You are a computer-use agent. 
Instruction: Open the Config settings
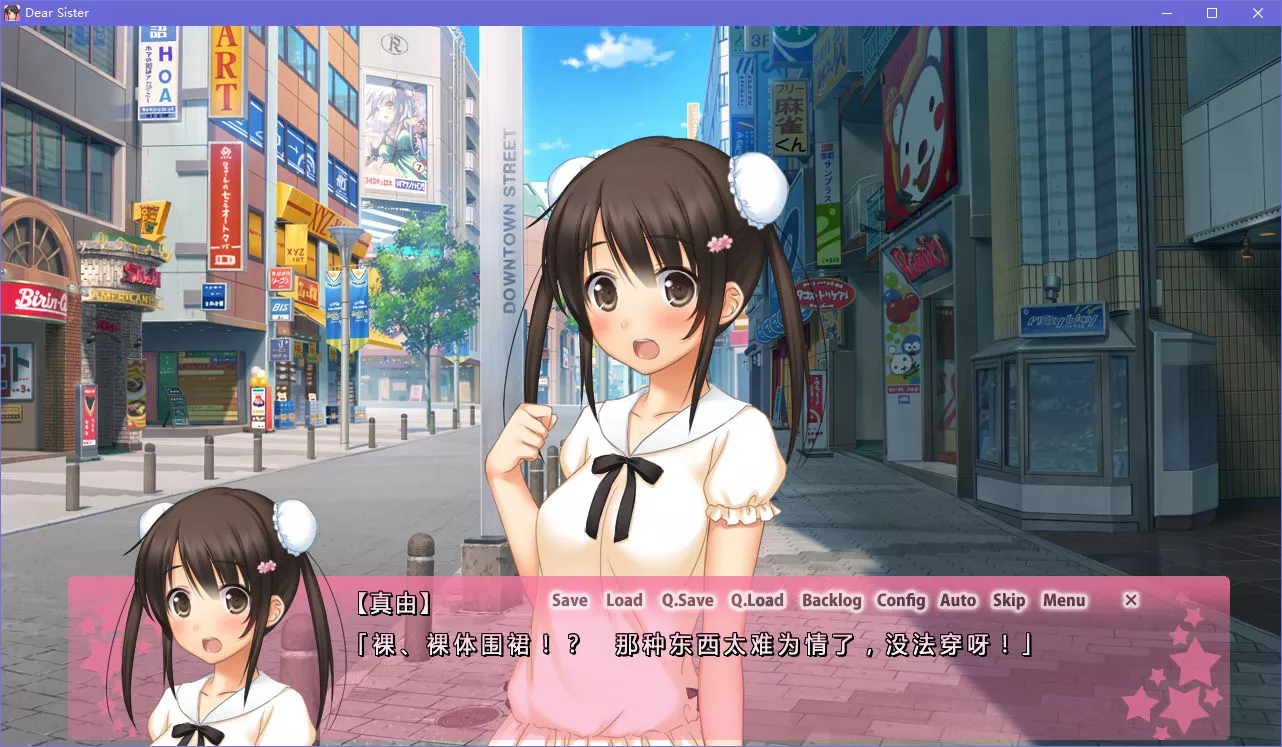(902, 600)
